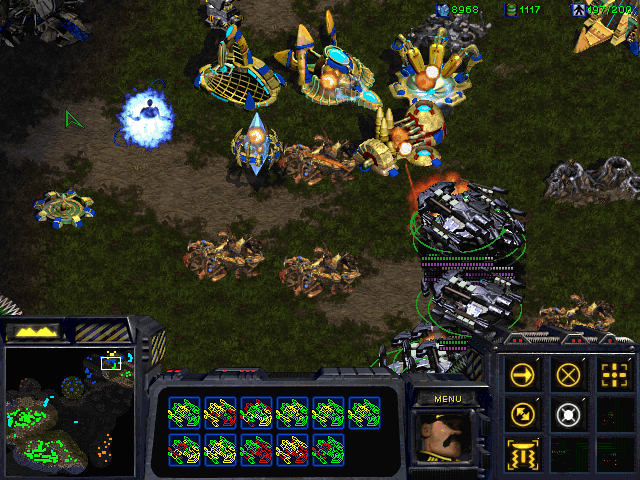Click on the minimap
This screenshot has height=480, width=640.
[x=70, y=411]
